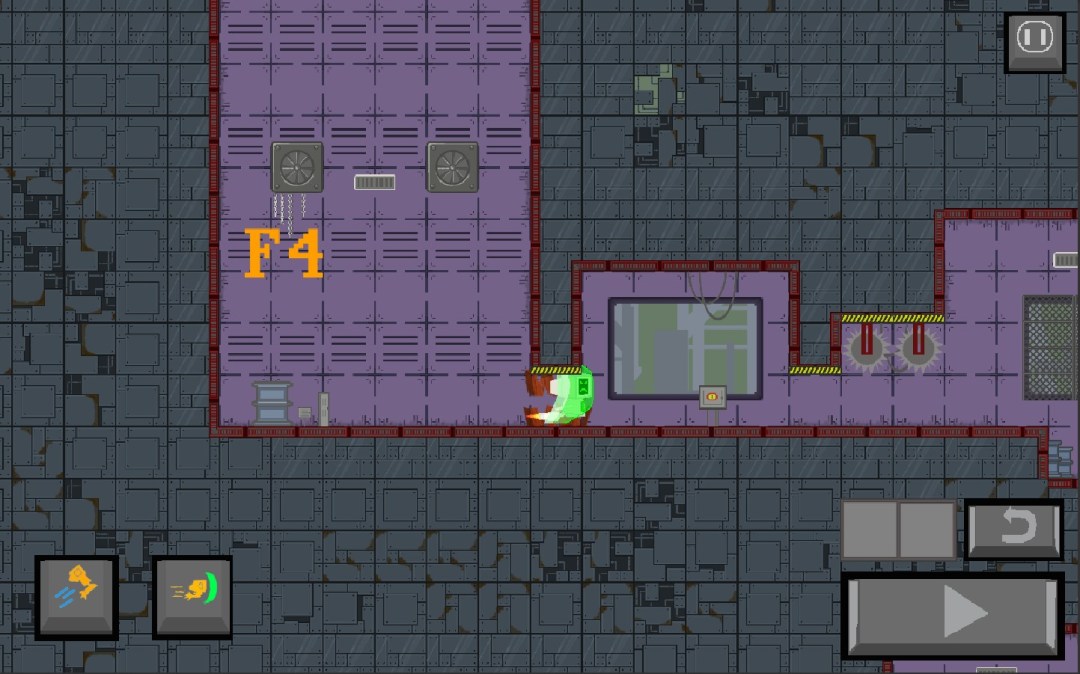Click the undo arrow button
The width and height of the screenshot is (1080, 674).
(1014, 529)
